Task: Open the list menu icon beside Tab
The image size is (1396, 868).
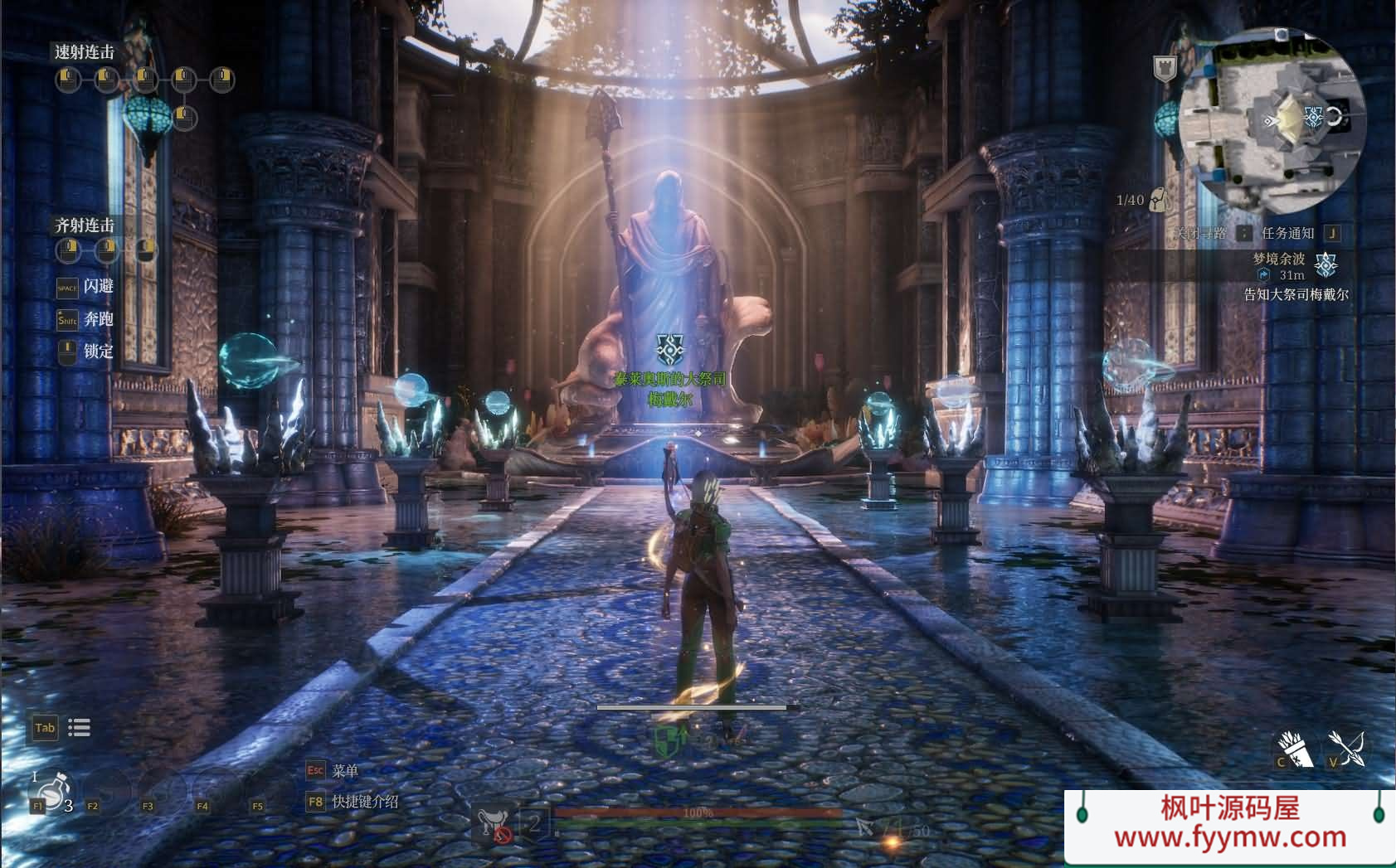Action: (80, 728)
